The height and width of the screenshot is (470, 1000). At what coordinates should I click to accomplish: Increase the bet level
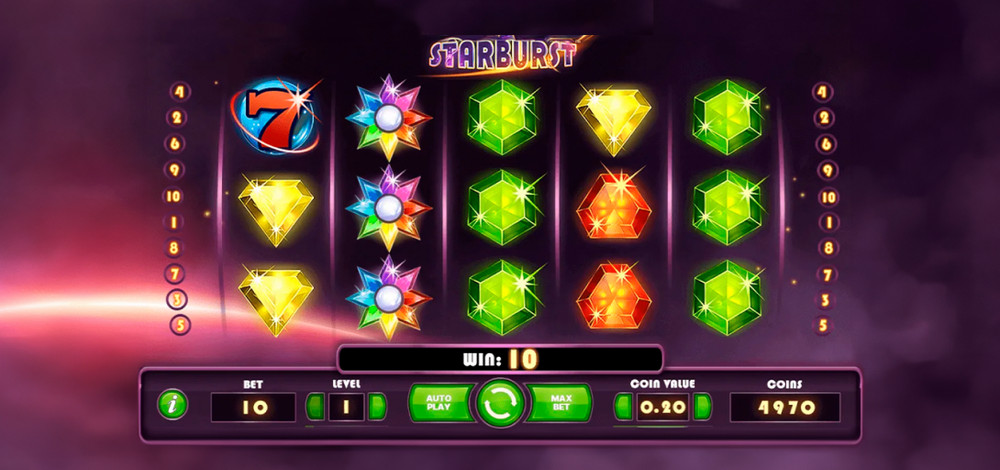click(377, 406)
